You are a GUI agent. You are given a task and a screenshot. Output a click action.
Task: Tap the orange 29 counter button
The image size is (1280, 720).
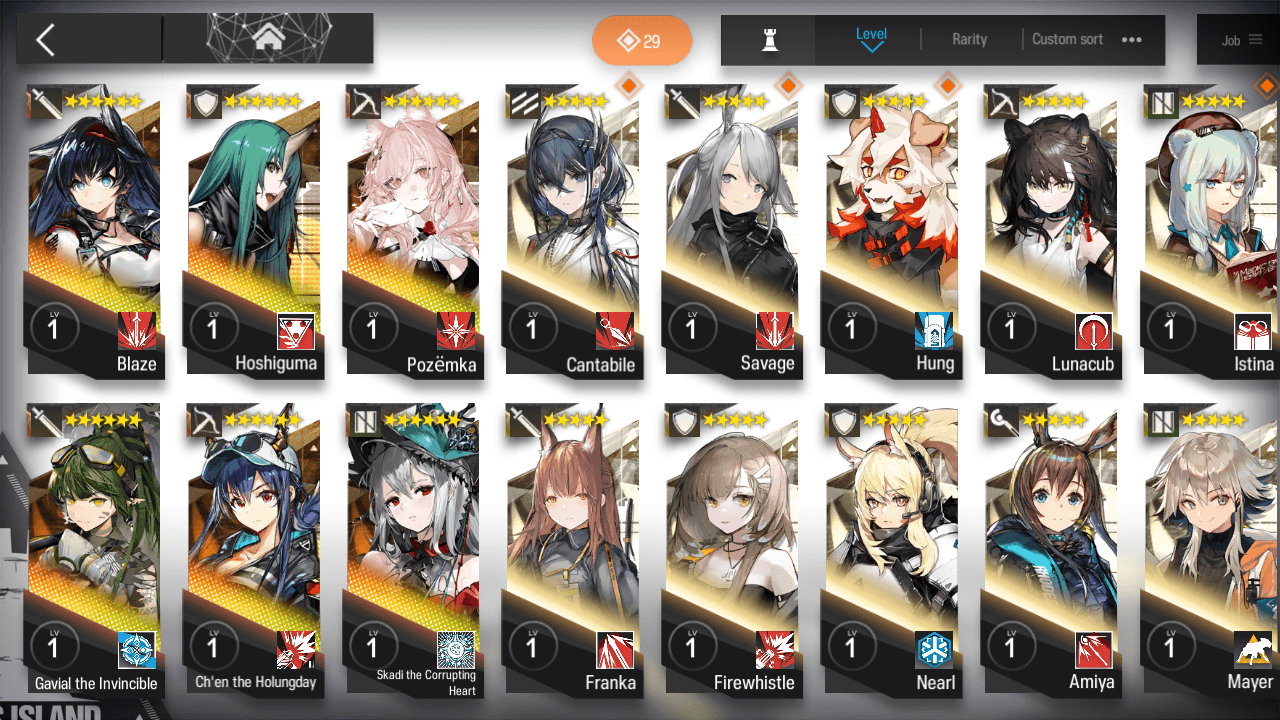(641, 41)
